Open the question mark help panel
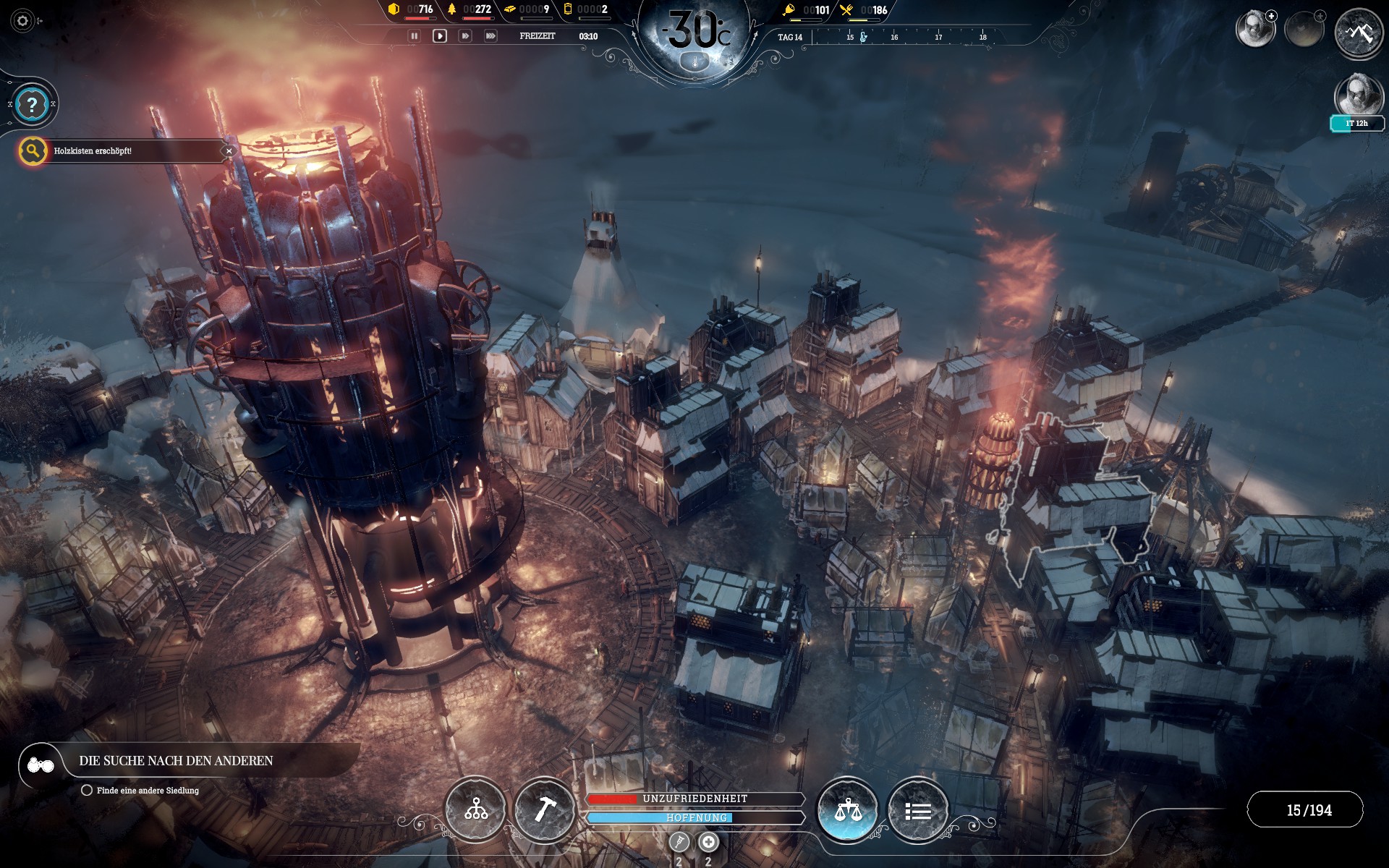This screenshot has width=1389, height=868. (x=32, y=105)
